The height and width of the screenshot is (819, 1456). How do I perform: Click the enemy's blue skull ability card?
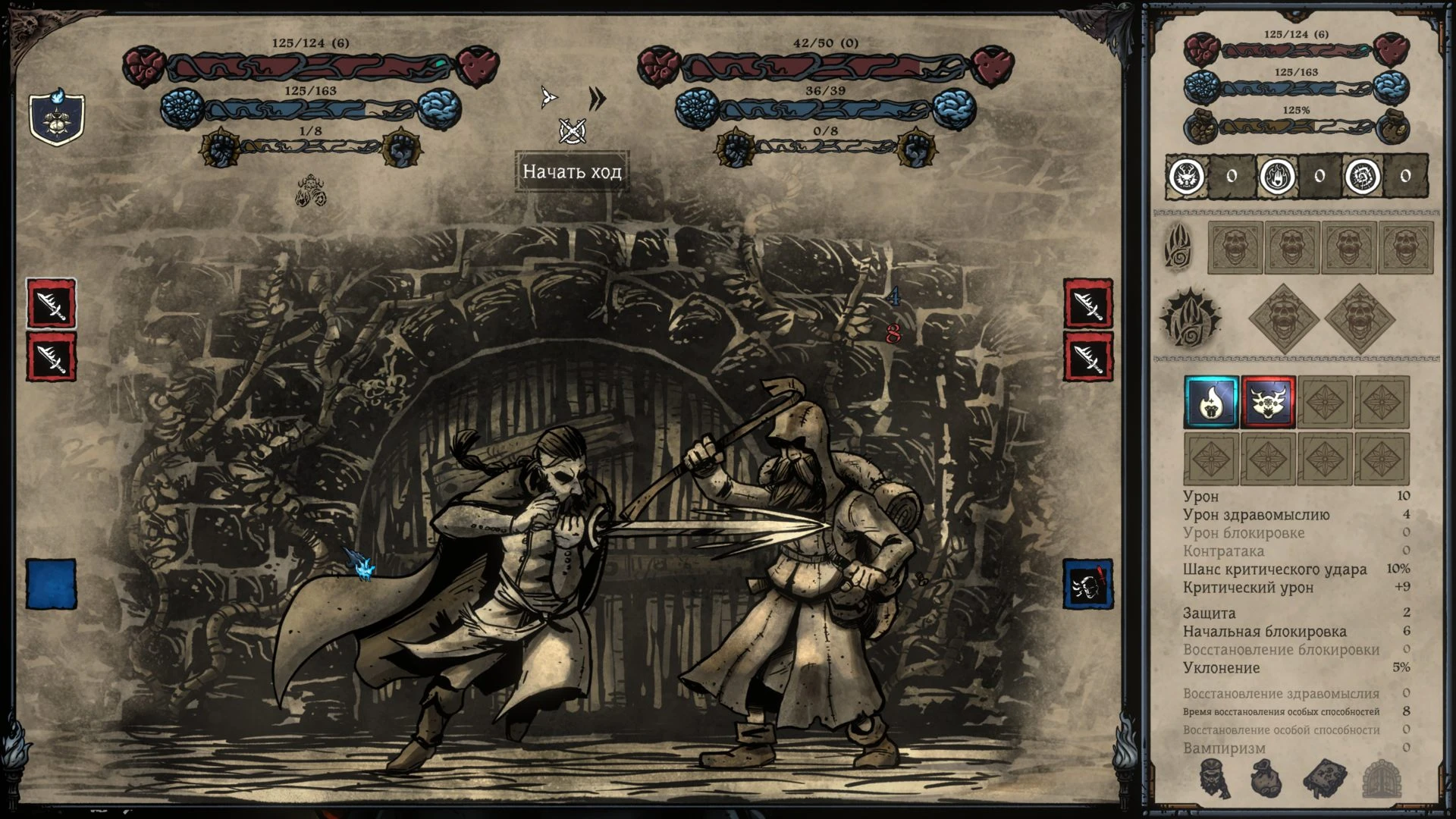1087,584
